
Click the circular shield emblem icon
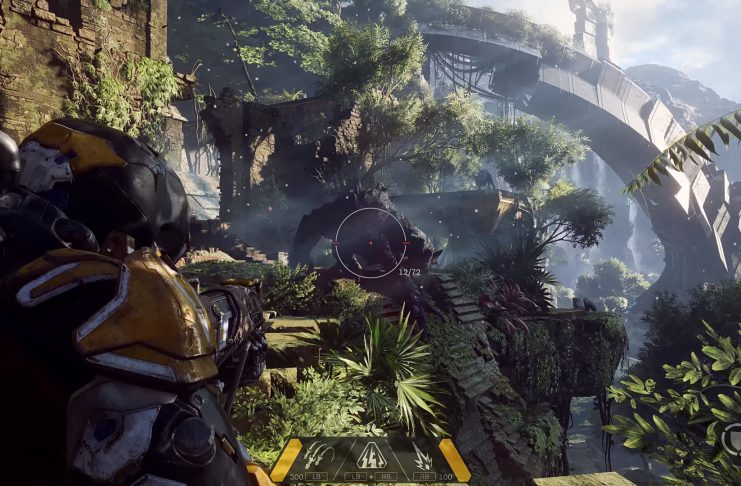[x=733, y=436]
